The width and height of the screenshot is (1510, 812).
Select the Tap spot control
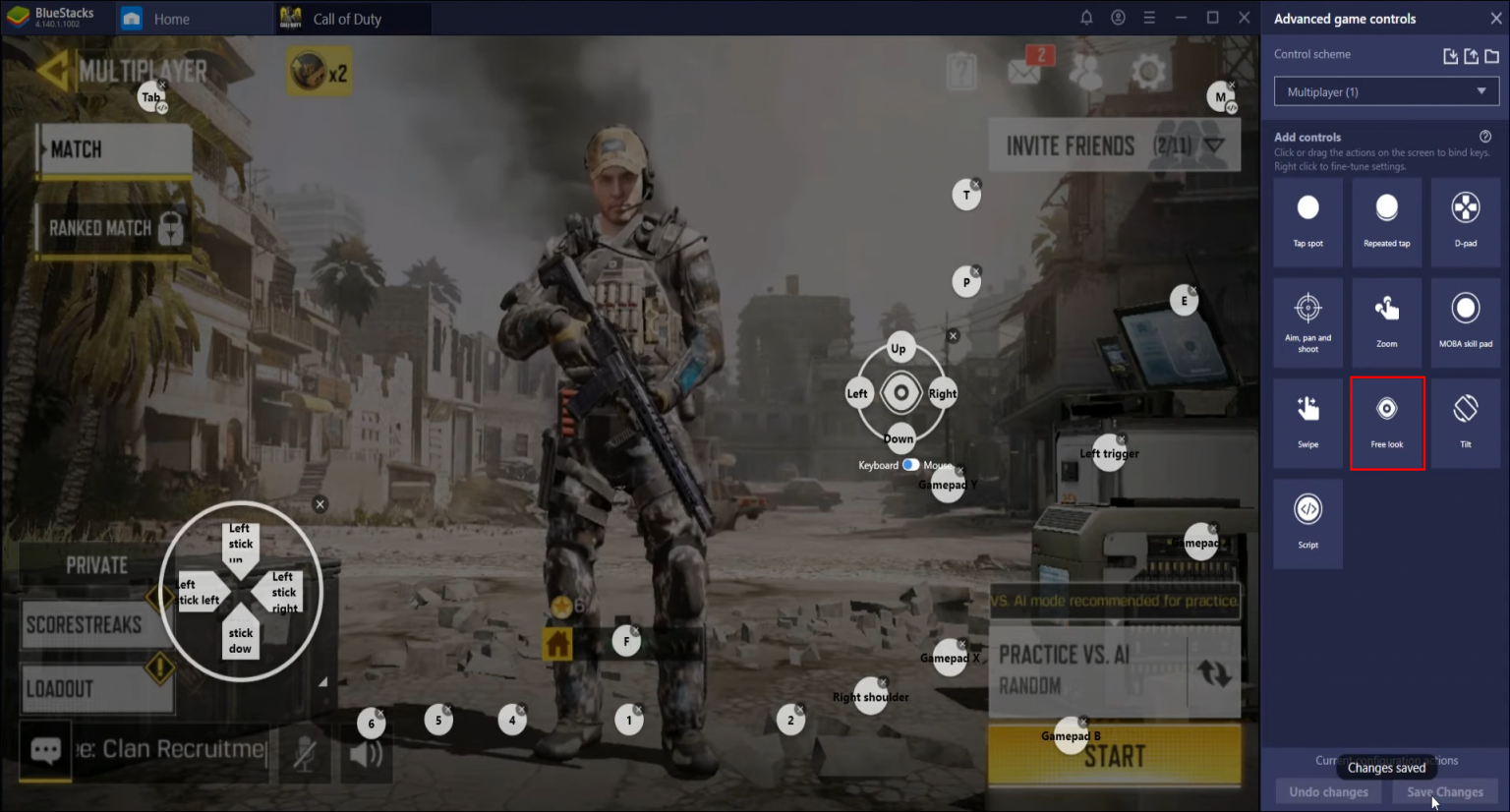[x=1307, y=221]
